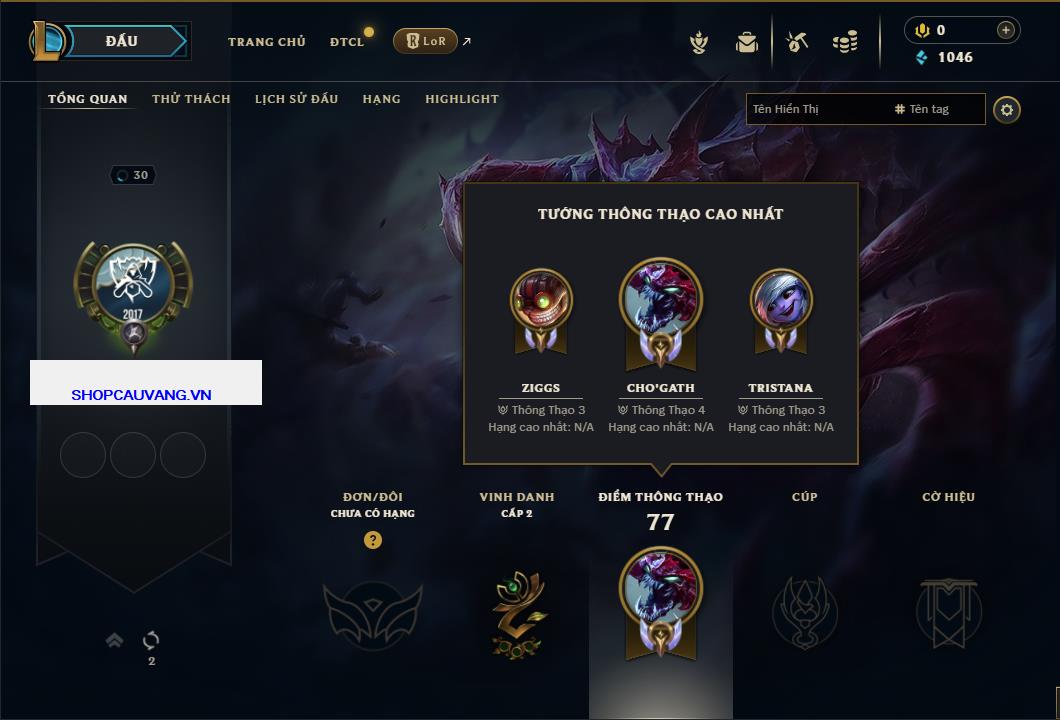Open the crafting hammer icon
This screenshot has width=1060, height=720.
[796, 42]
